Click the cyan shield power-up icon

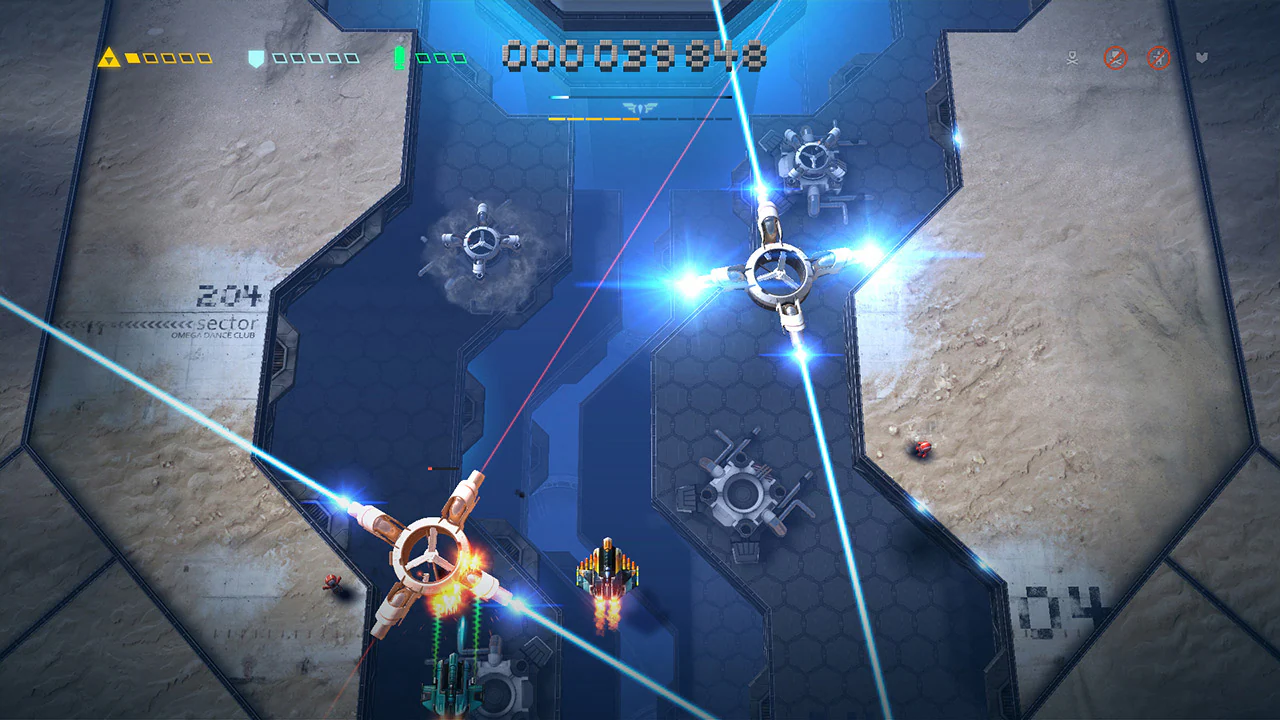click(x=256, y=58)
